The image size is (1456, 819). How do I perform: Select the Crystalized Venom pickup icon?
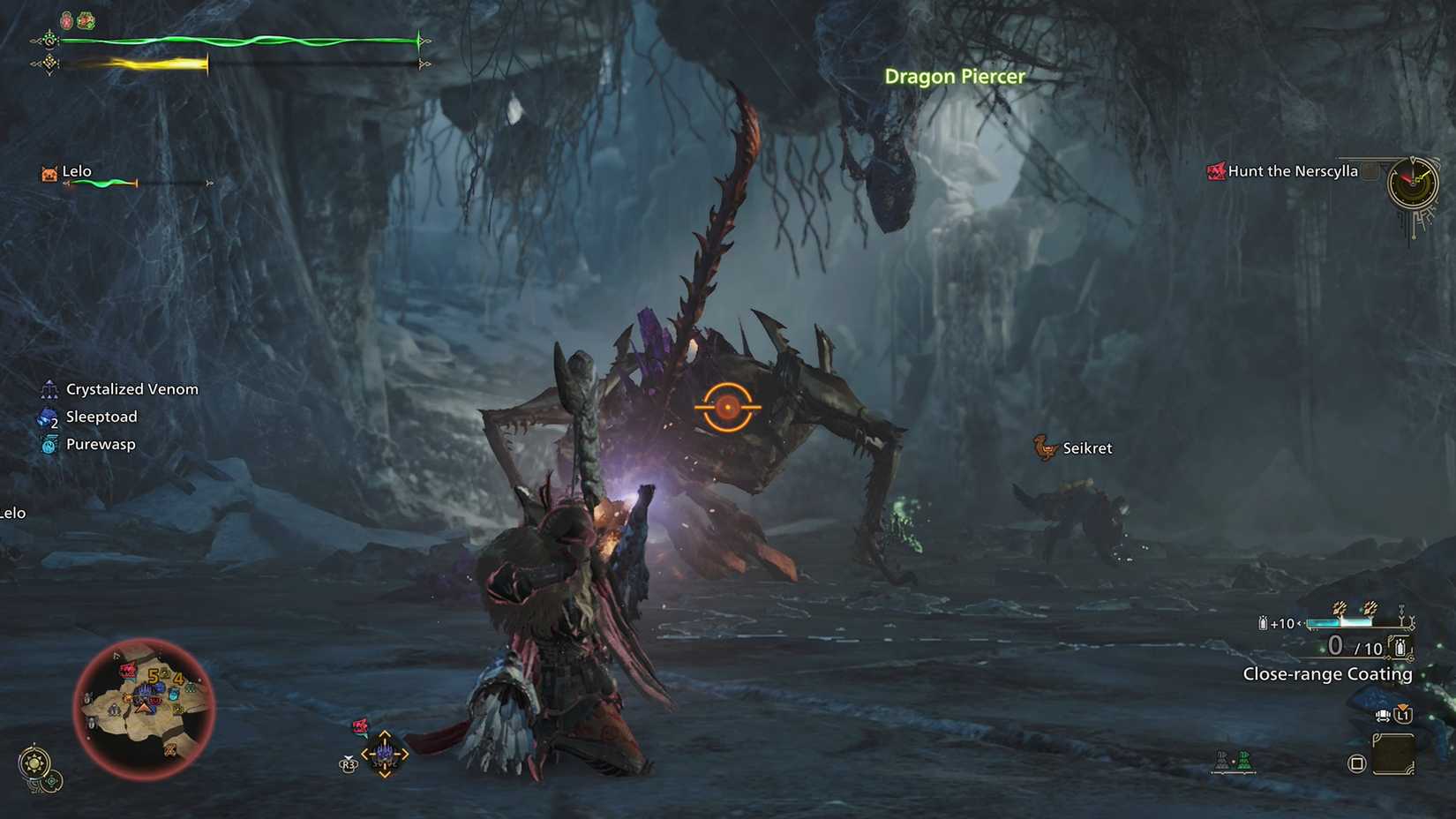(49, 388)
